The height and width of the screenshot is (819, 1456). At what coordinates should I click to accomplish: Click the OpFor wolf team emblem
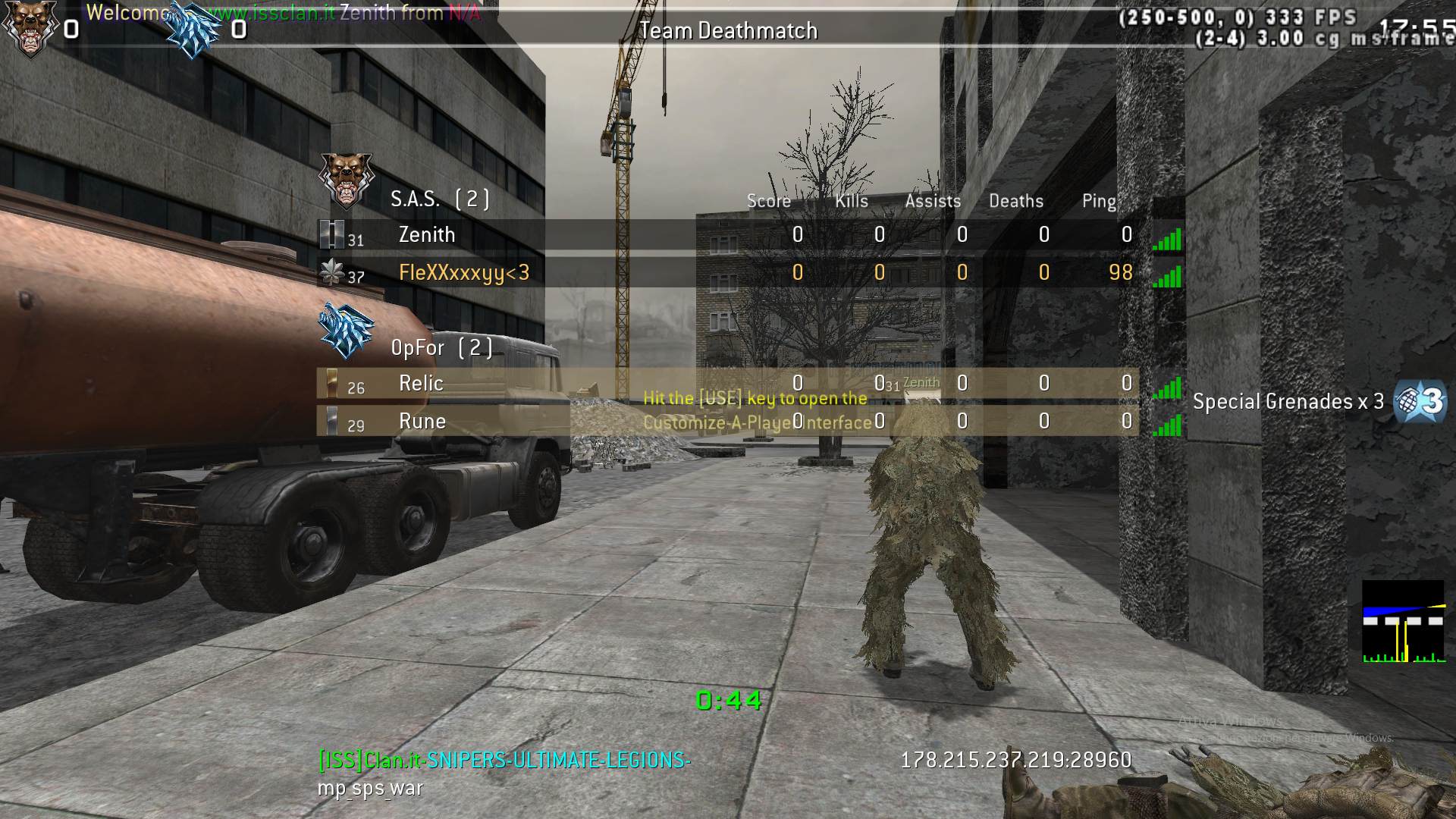(x=346, y=330)
